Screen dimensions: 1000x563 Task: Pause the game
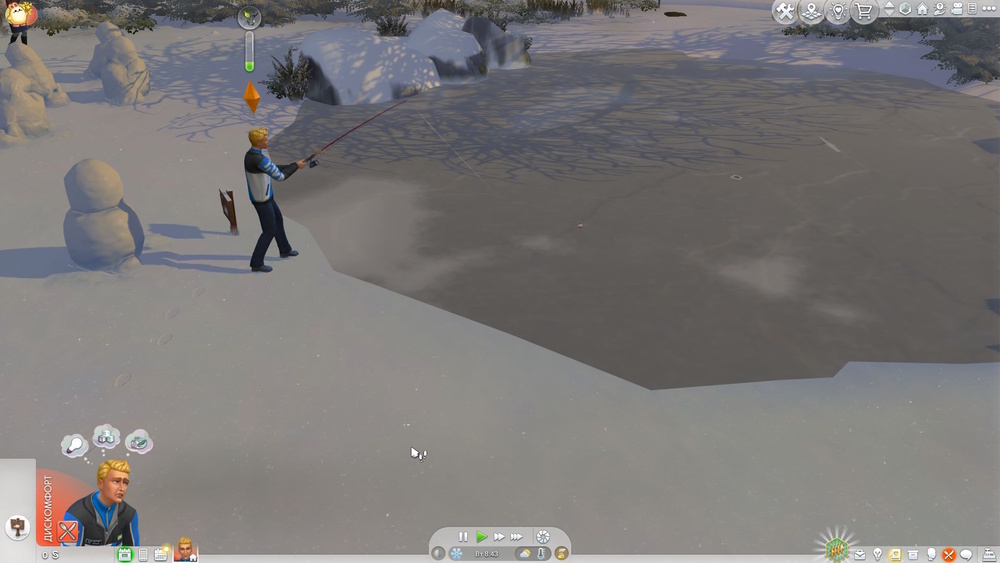pyautogui.click(x=463, y=537)
